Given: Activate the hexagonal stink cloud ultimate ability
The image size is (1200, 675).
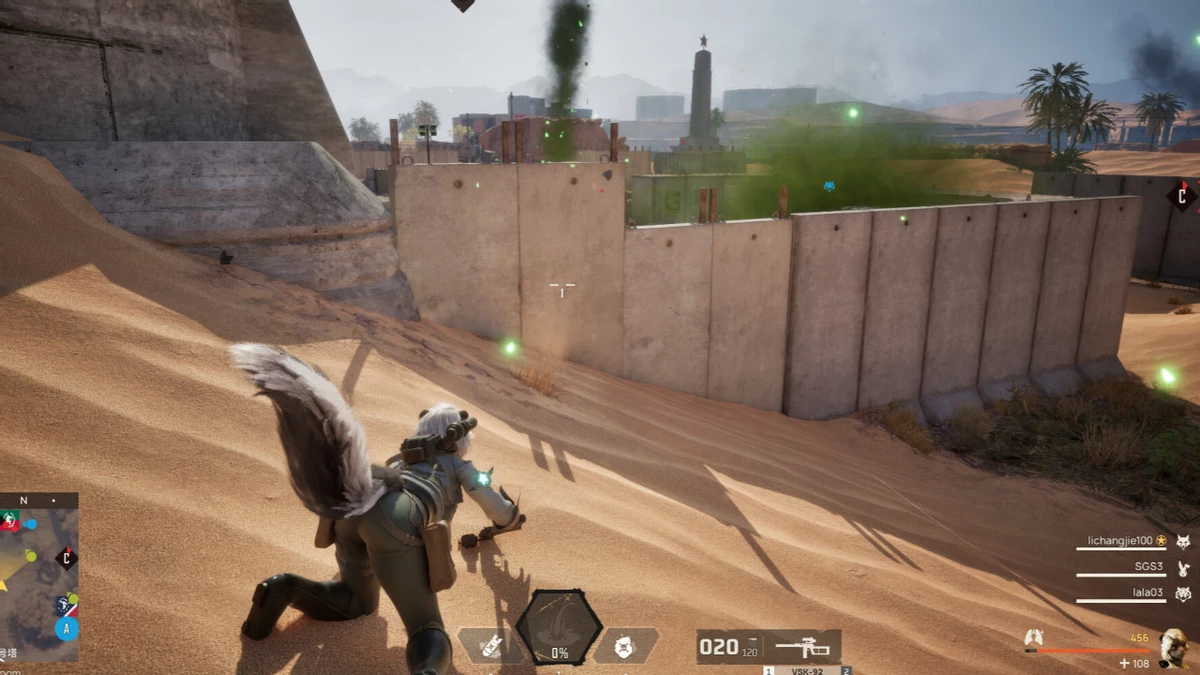Looking at the screenshot, I should [x=559, y=627].
